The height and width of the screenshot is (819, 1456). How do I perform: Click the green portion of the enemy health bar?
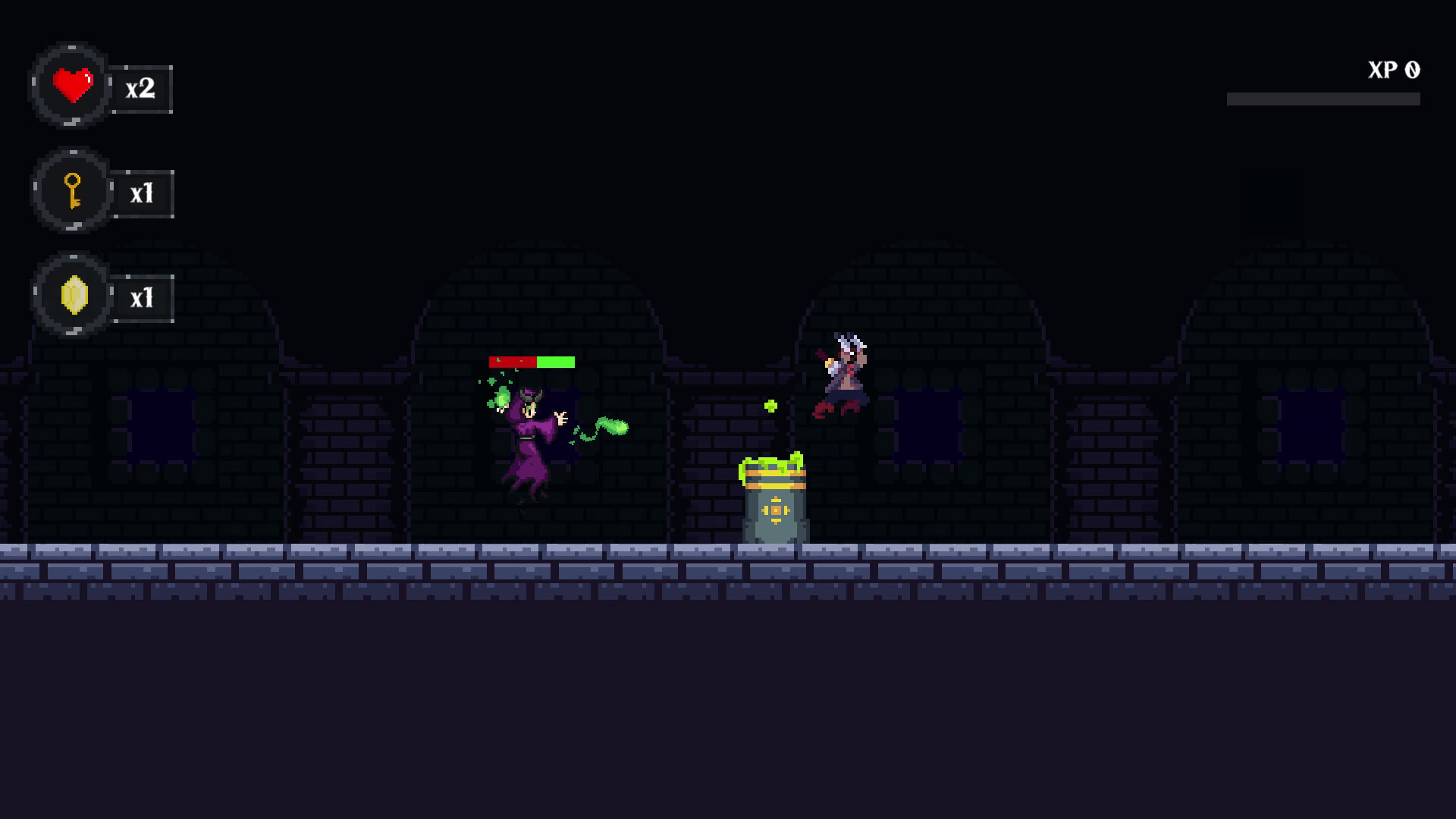[x=554, y=362]
